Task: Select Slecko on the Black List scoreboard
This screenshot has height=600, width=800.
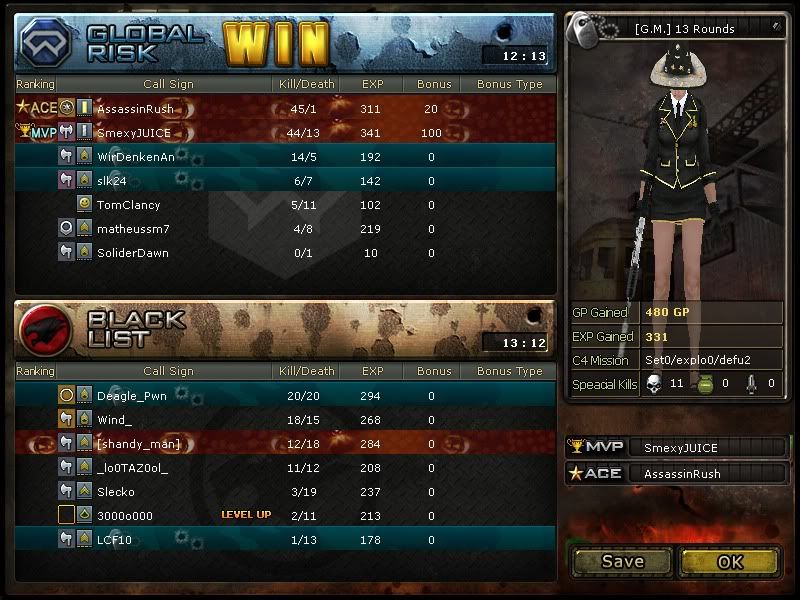Action: tap(116, 492)
